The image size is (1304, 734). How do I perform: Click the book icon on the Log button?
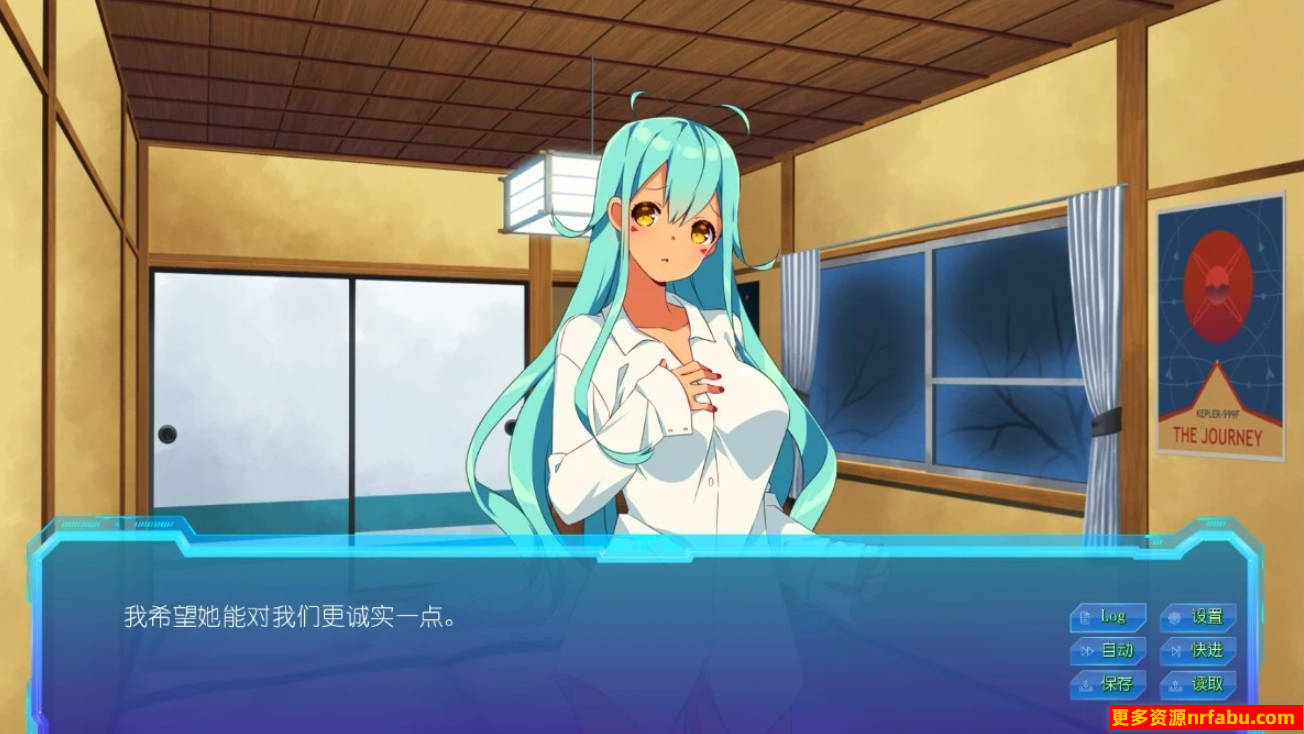(1085, 618)
